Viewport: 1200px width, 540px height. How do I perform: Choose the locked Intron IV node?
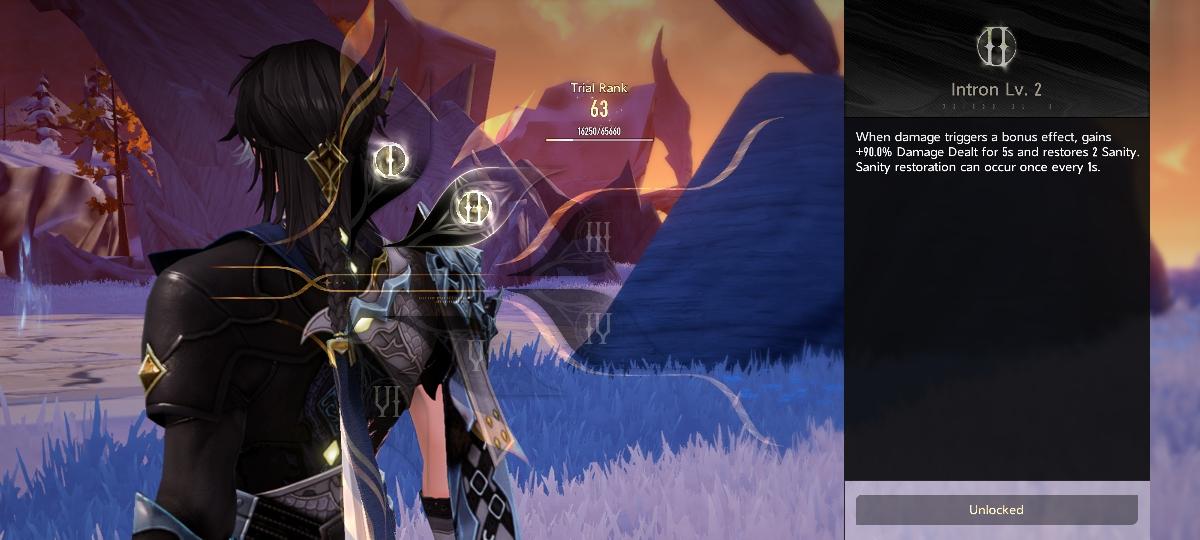(x=598, y=326)
